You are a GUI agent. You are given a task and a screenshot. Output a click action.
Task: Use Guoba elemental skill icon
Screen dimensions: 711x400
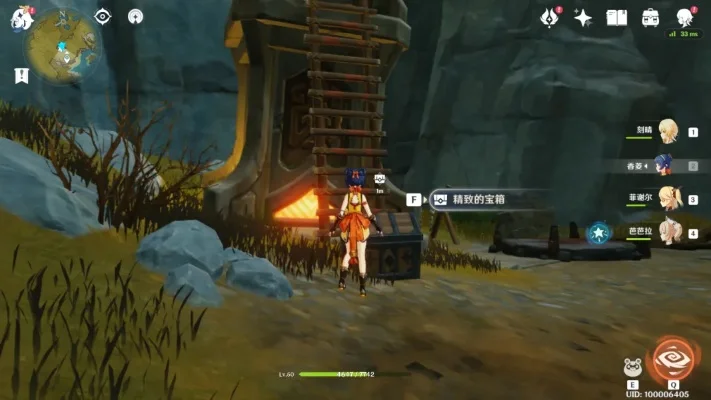632,366
